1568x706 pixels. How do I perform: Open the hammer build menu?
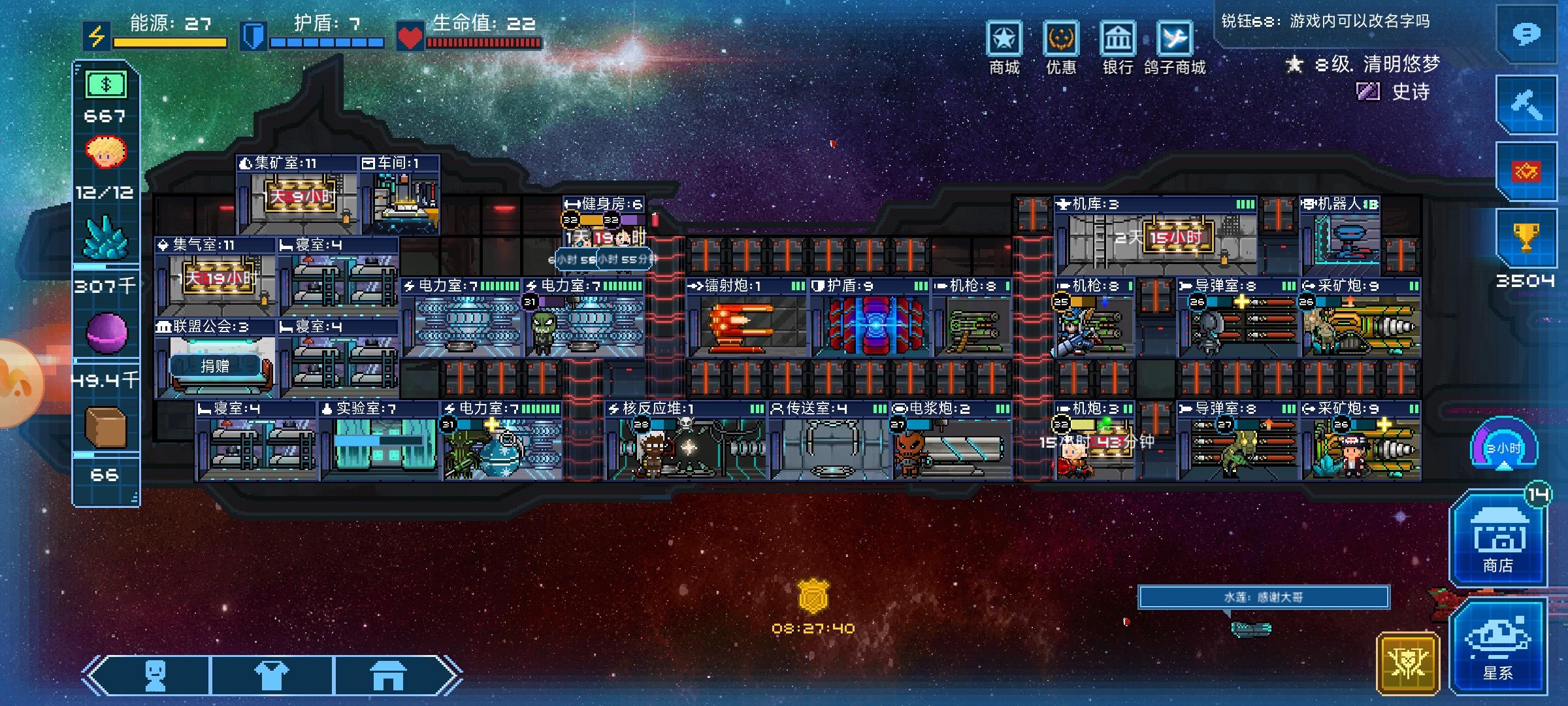click(1526, 105)
